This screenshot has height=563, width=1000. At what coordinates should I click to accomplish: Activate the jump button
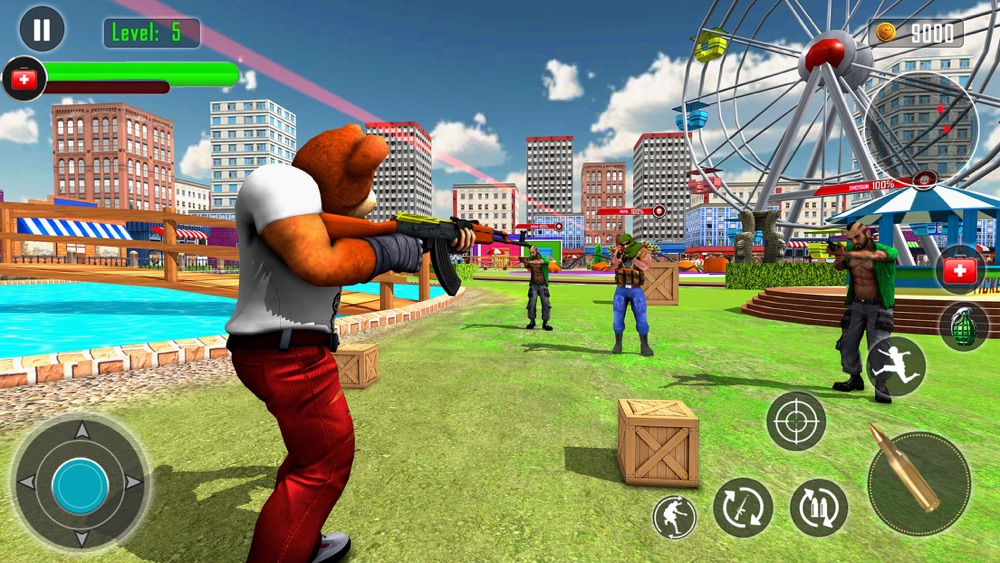tap(896, 366)
